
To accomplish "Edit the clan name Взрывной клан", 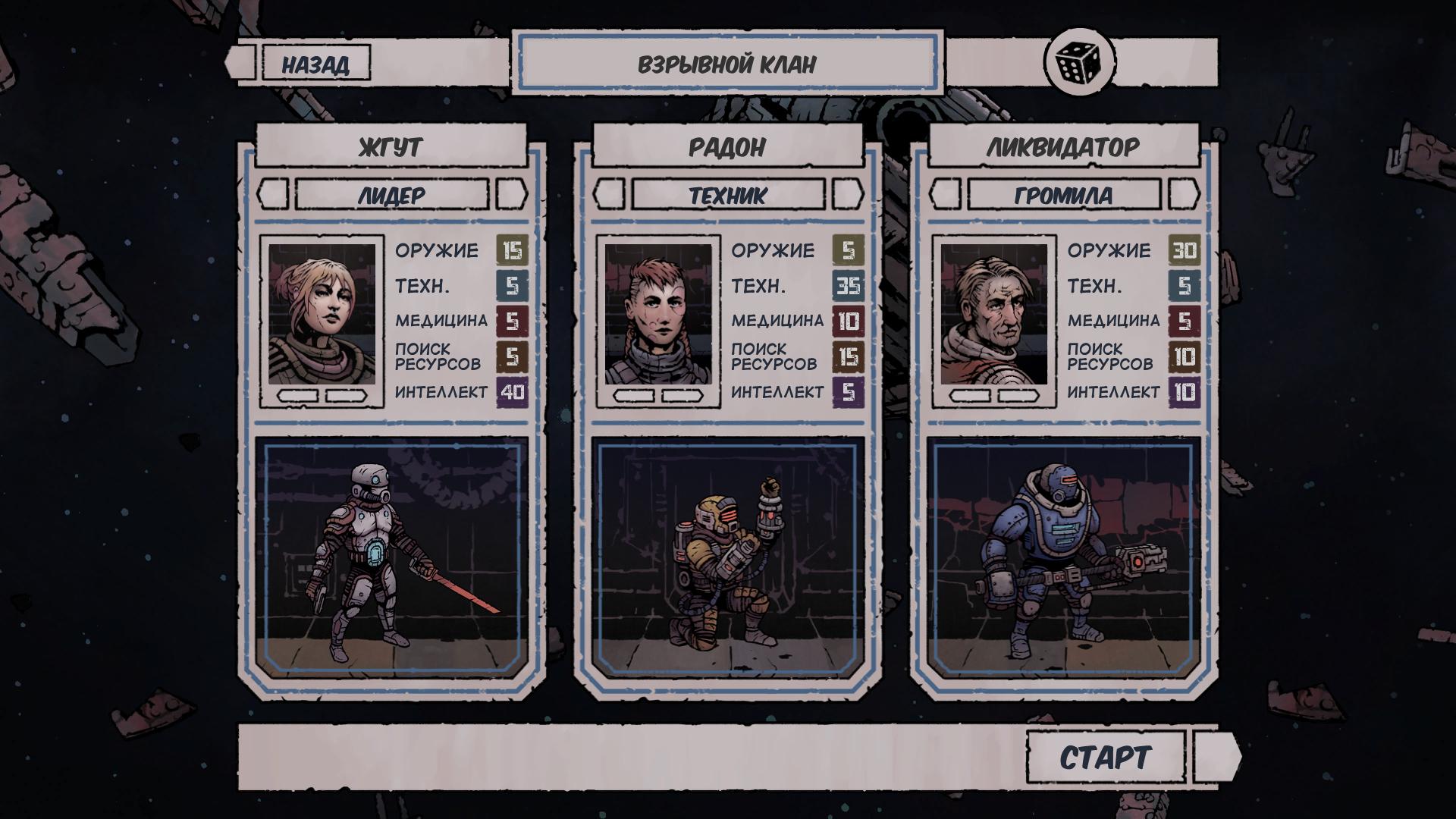I will pyautogui.click(x=726, y=64).
